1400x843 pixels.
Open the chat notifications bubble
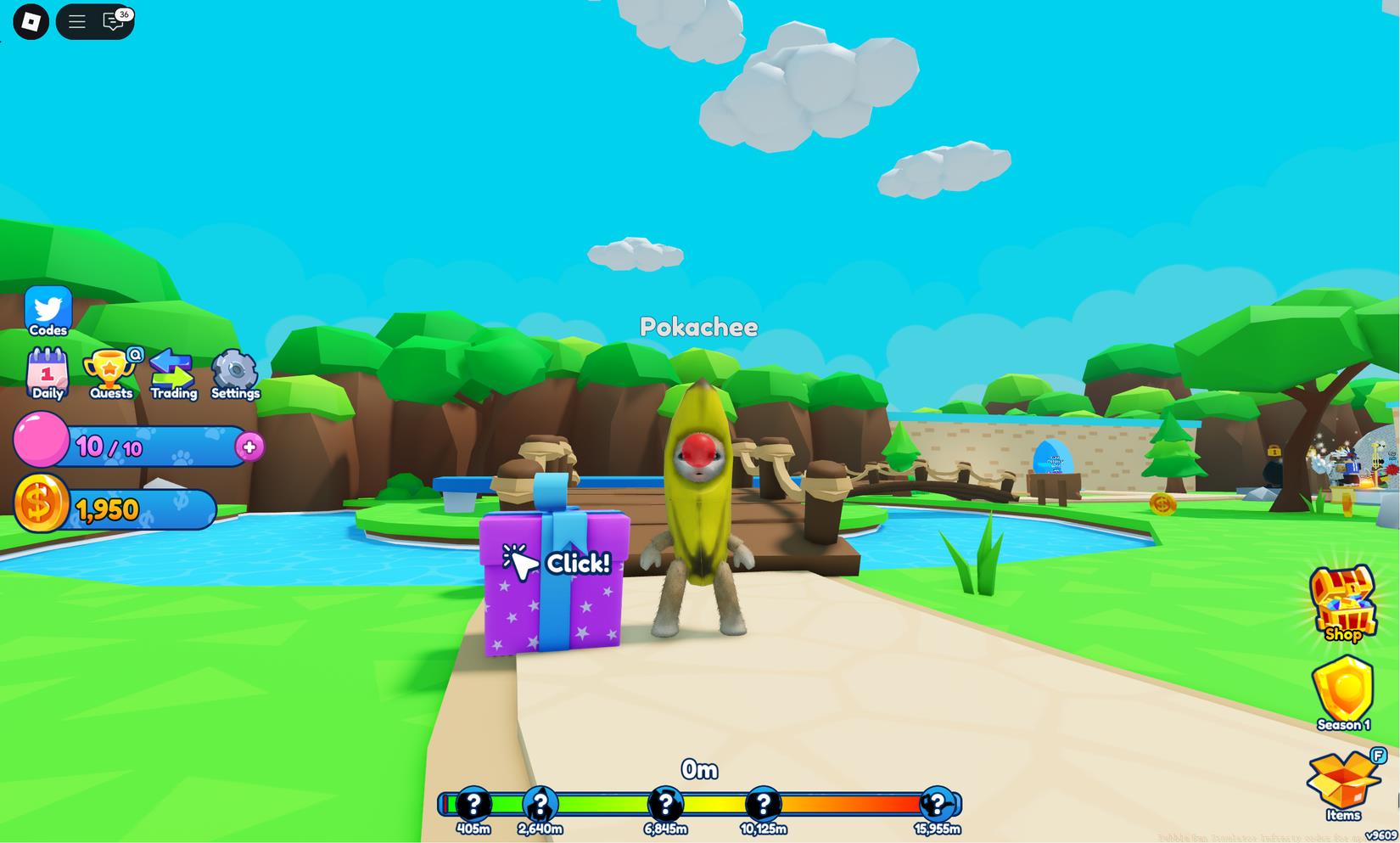[111, 21]
